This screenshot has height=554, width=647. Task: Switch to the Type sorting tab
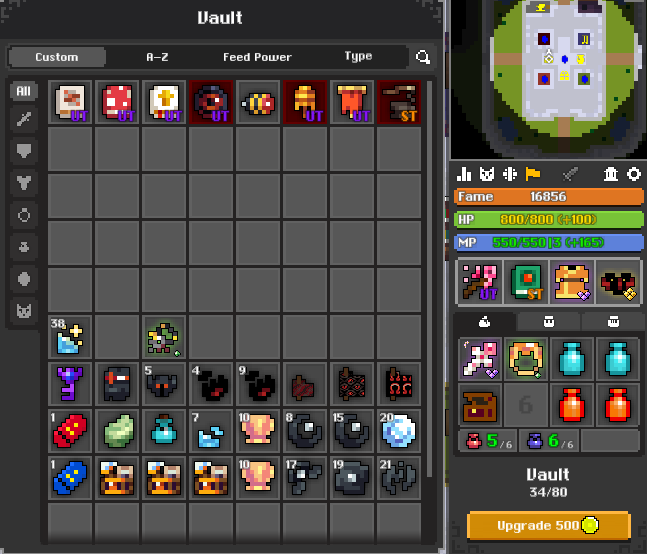tap(358, 57)
